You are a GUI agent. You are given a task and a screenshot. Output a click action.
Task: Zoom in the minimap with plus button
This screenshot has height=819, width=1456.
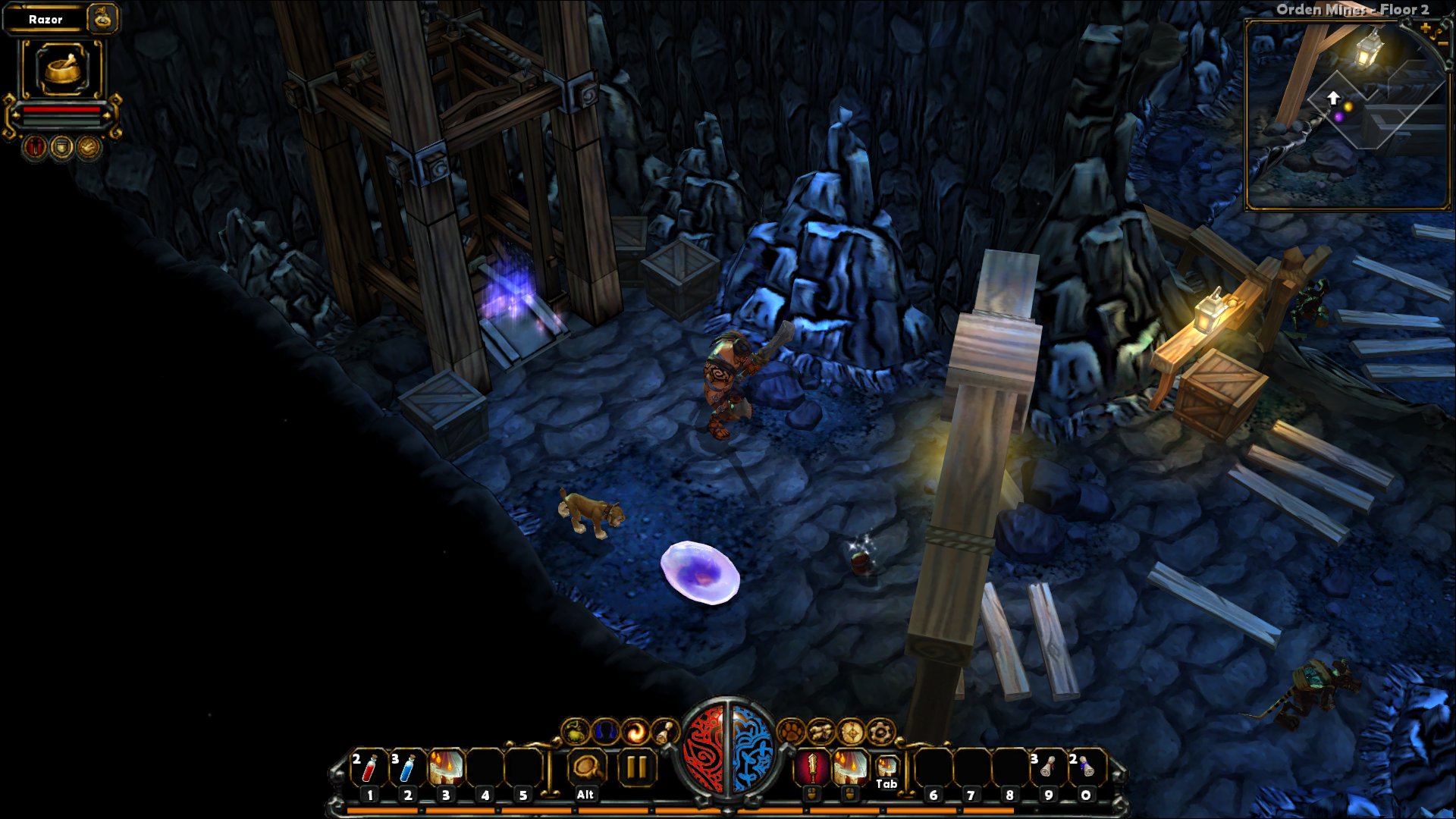click(x=1426, y=29)
